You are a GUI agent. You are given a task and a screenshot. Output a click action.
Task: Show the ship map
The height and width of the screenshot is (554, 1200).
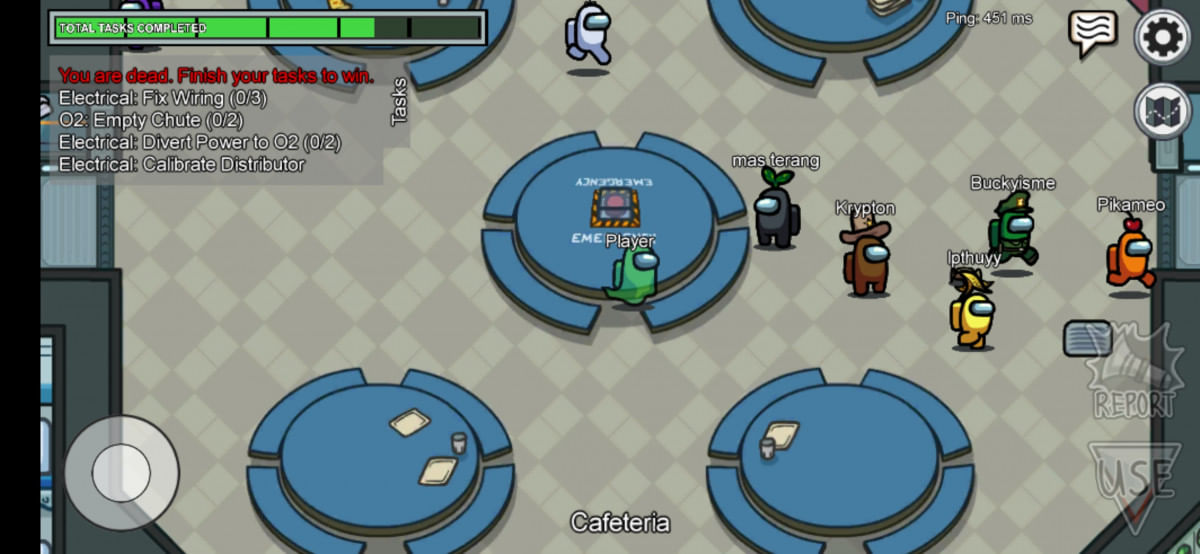1162,111
